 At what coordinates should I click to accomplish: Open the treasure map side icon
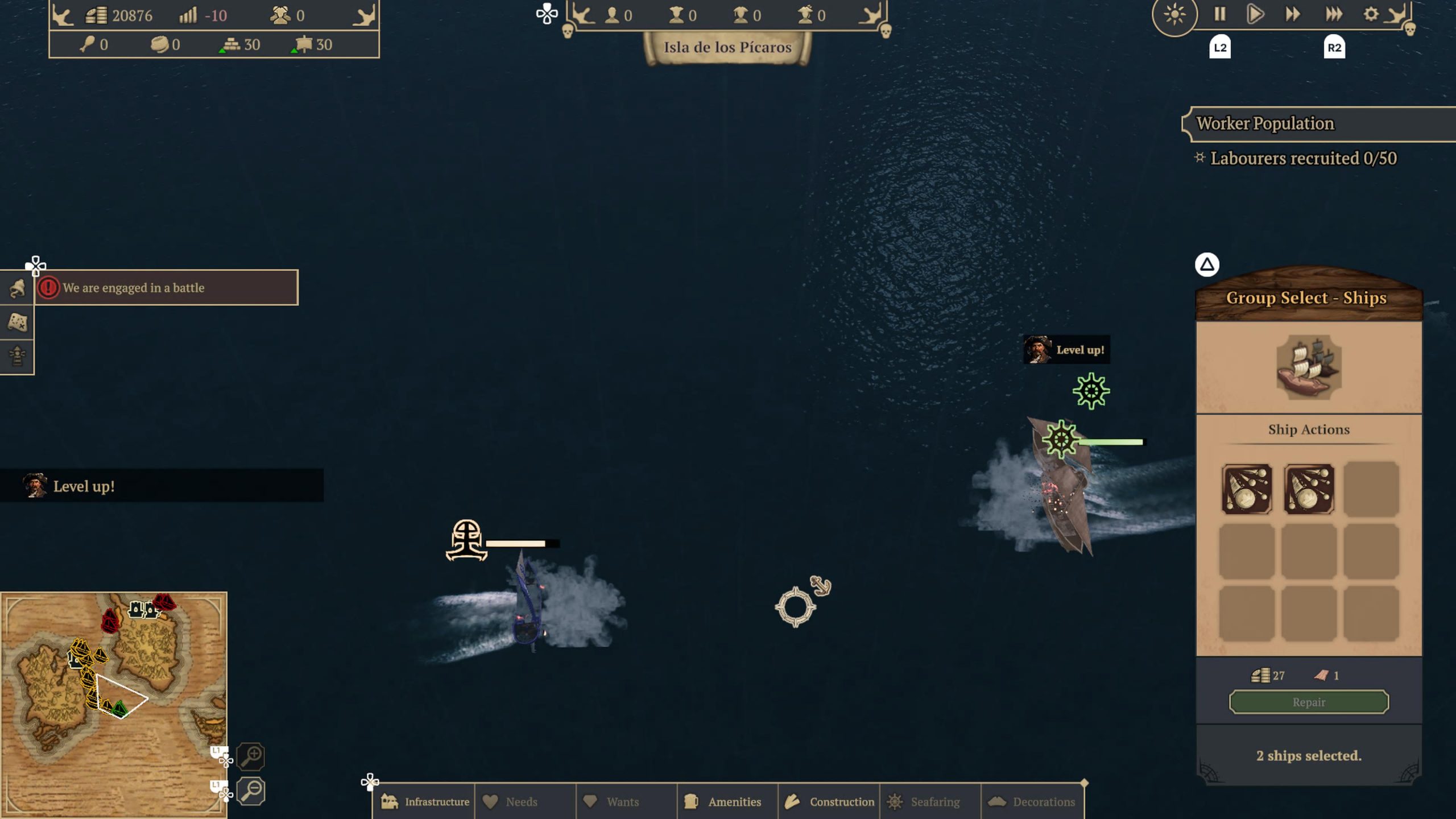tap(17, 322)
